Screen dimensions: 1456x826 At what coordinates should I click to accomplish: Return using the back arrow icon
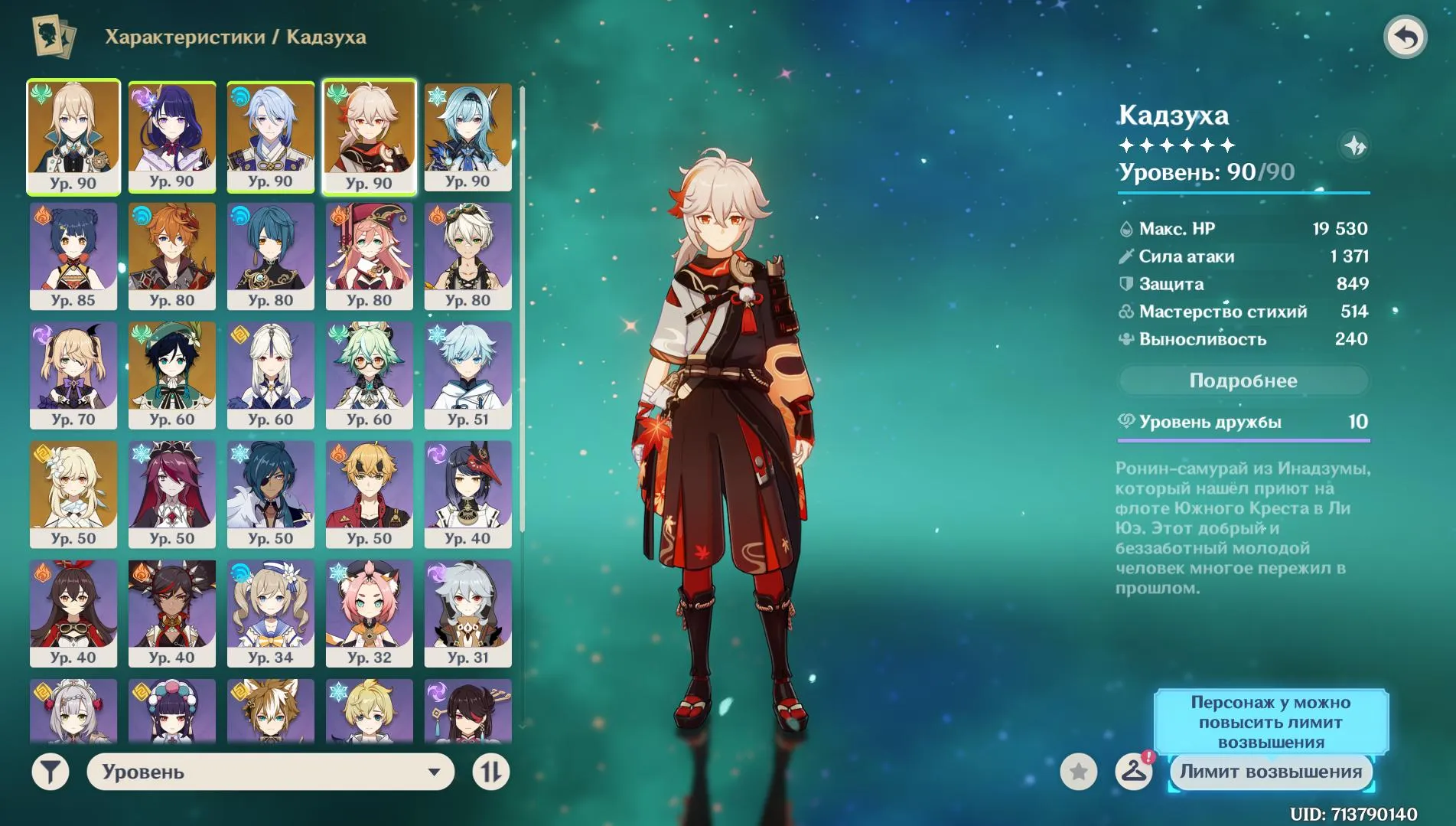click(x=1408, y=36)
